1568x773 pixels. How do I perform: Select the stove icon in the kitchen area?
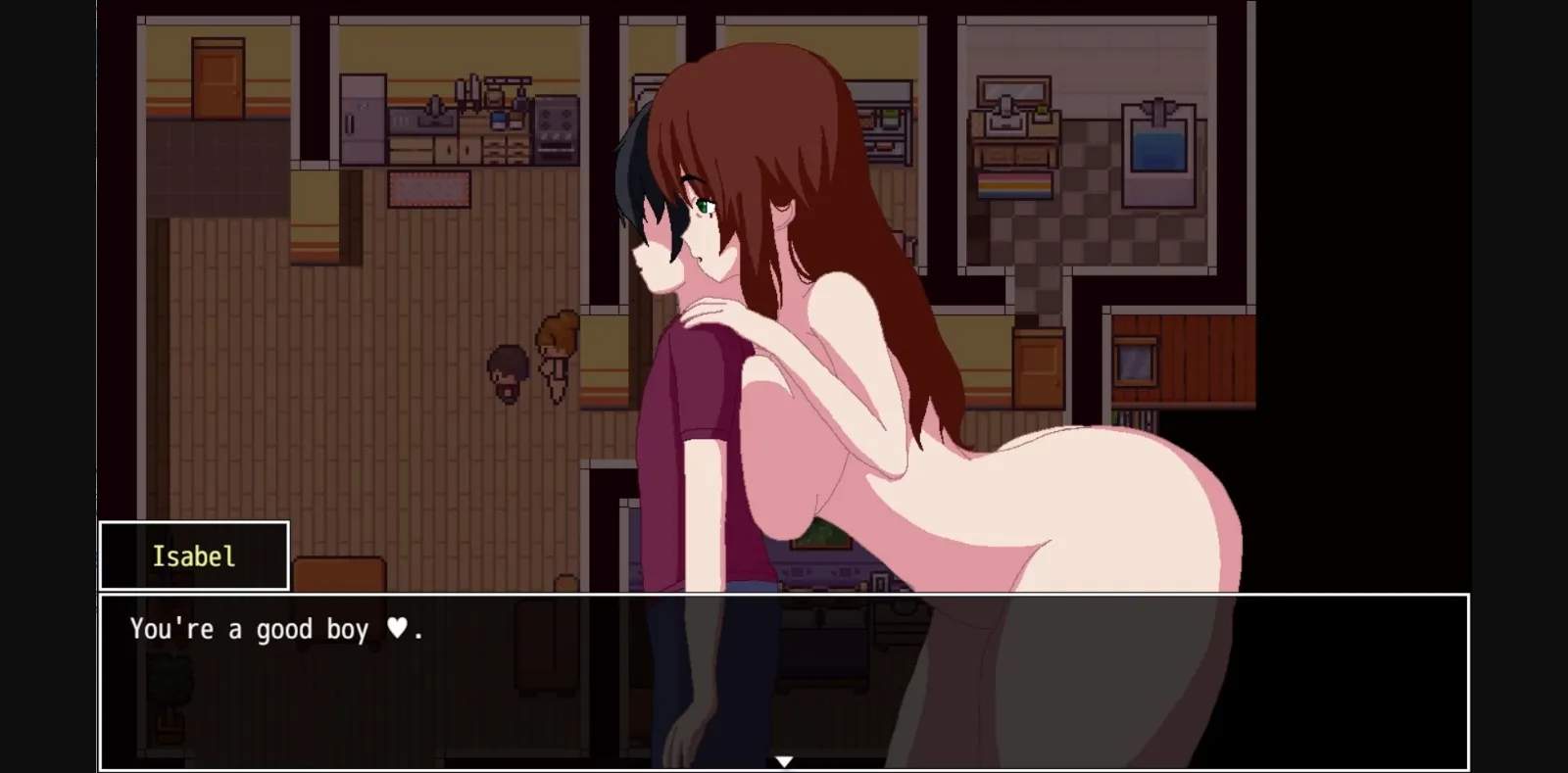point(556,128)
